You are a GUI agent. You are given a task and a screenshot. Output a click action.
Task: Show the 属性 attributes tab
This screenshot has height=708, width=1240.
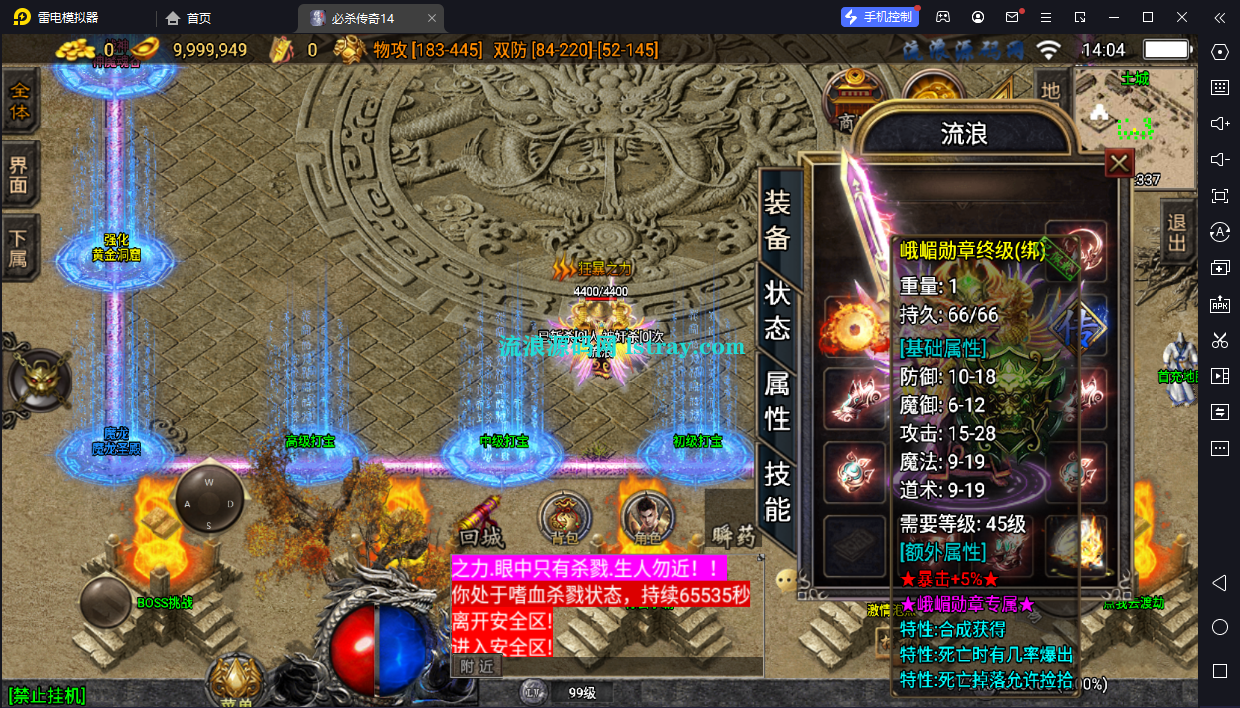pyautogui.click(x=777, y=399)
